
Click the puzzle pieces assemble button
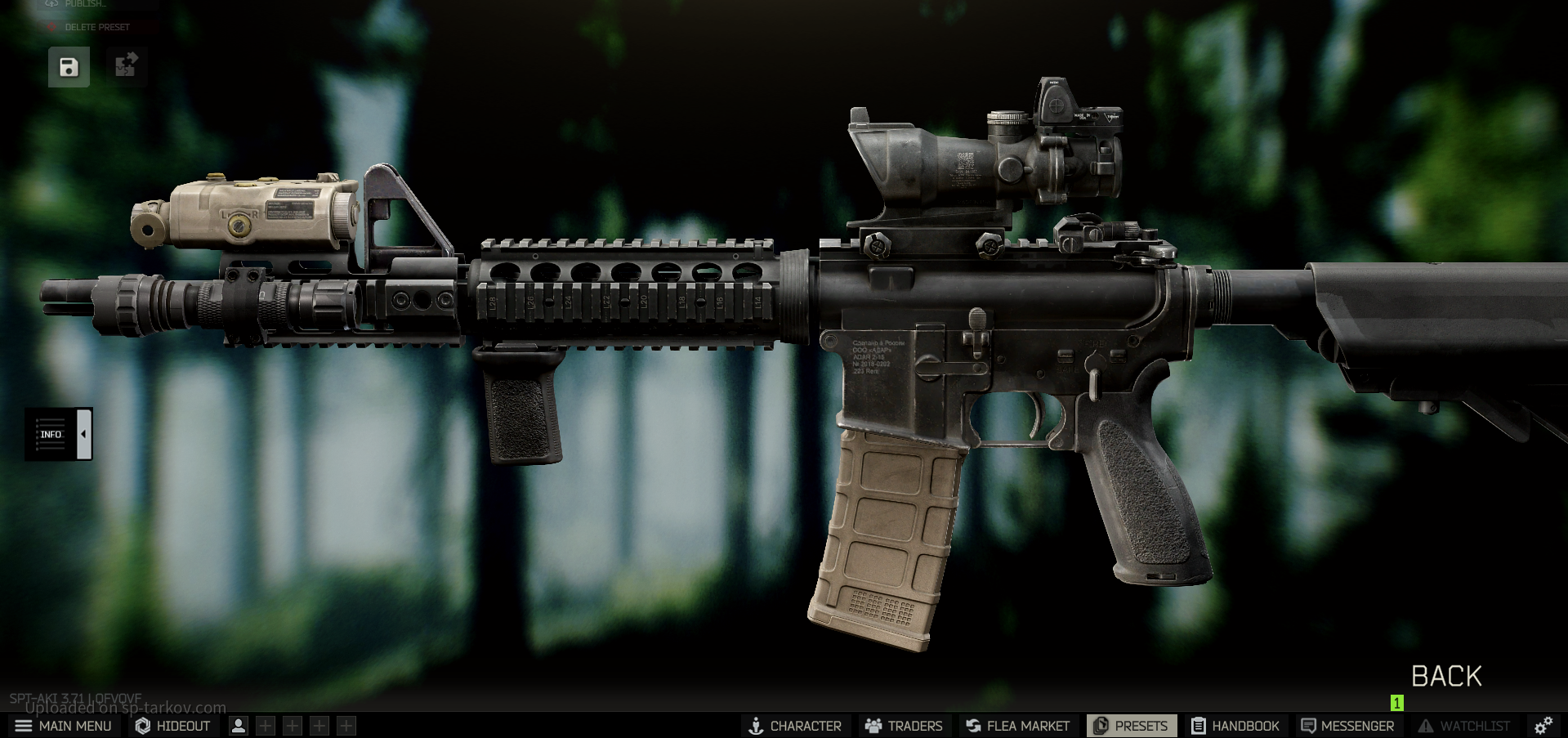tap(126, 65)
